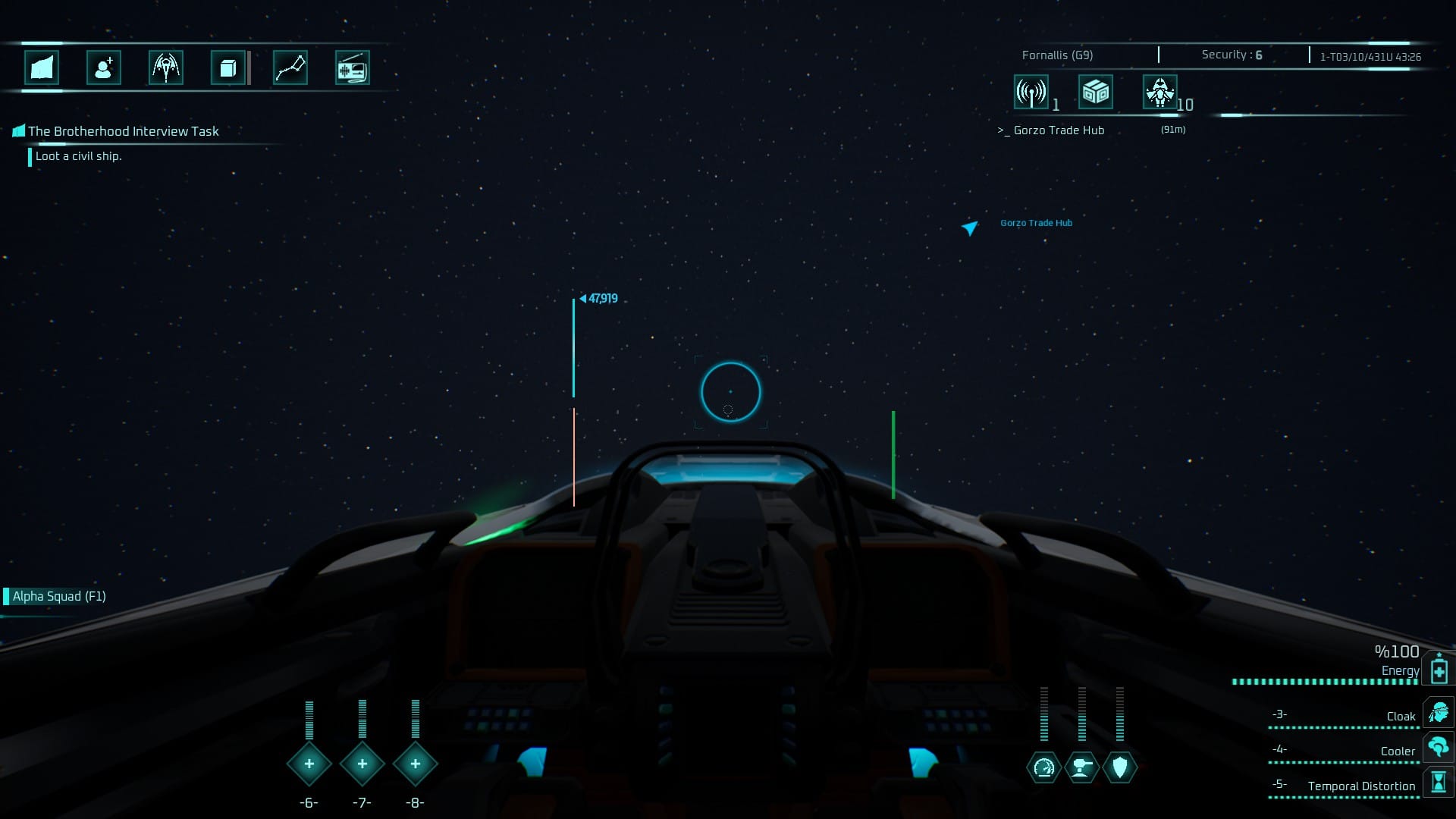Image resolution: width=1456 pixels, height=819 pixels.
Task: Activate the Cloak ability icon
Action: 1439,714
